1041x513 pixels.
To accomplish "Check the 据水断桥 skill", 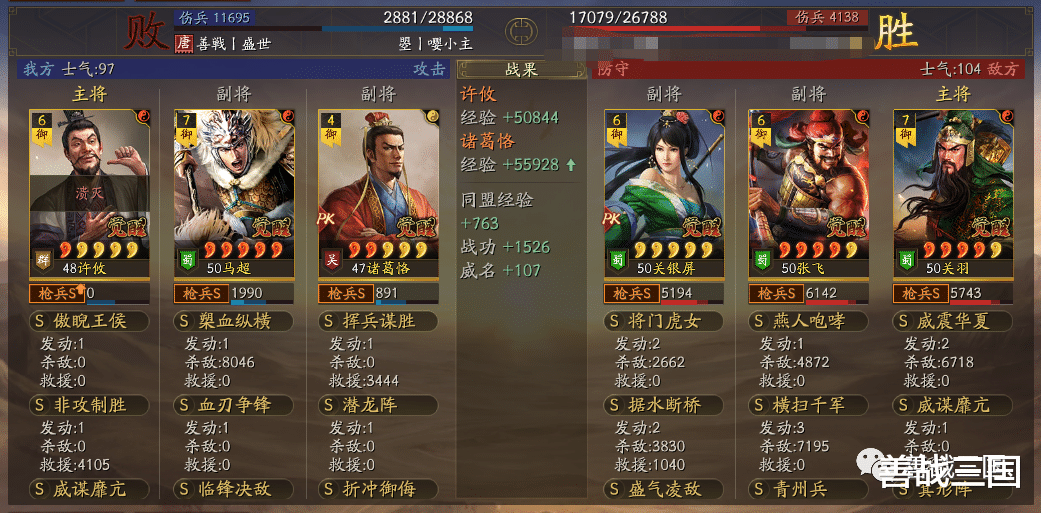I will click(x=663, y=405).
